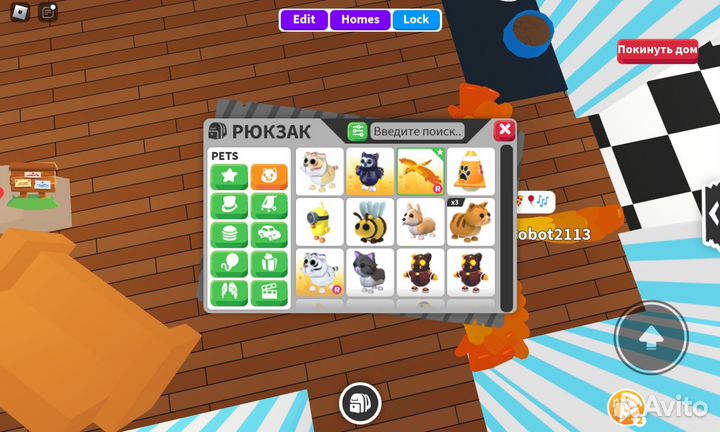The image size is (720, 432).
Task: Select the corgi dog pet
Action: tap(419, 221)
